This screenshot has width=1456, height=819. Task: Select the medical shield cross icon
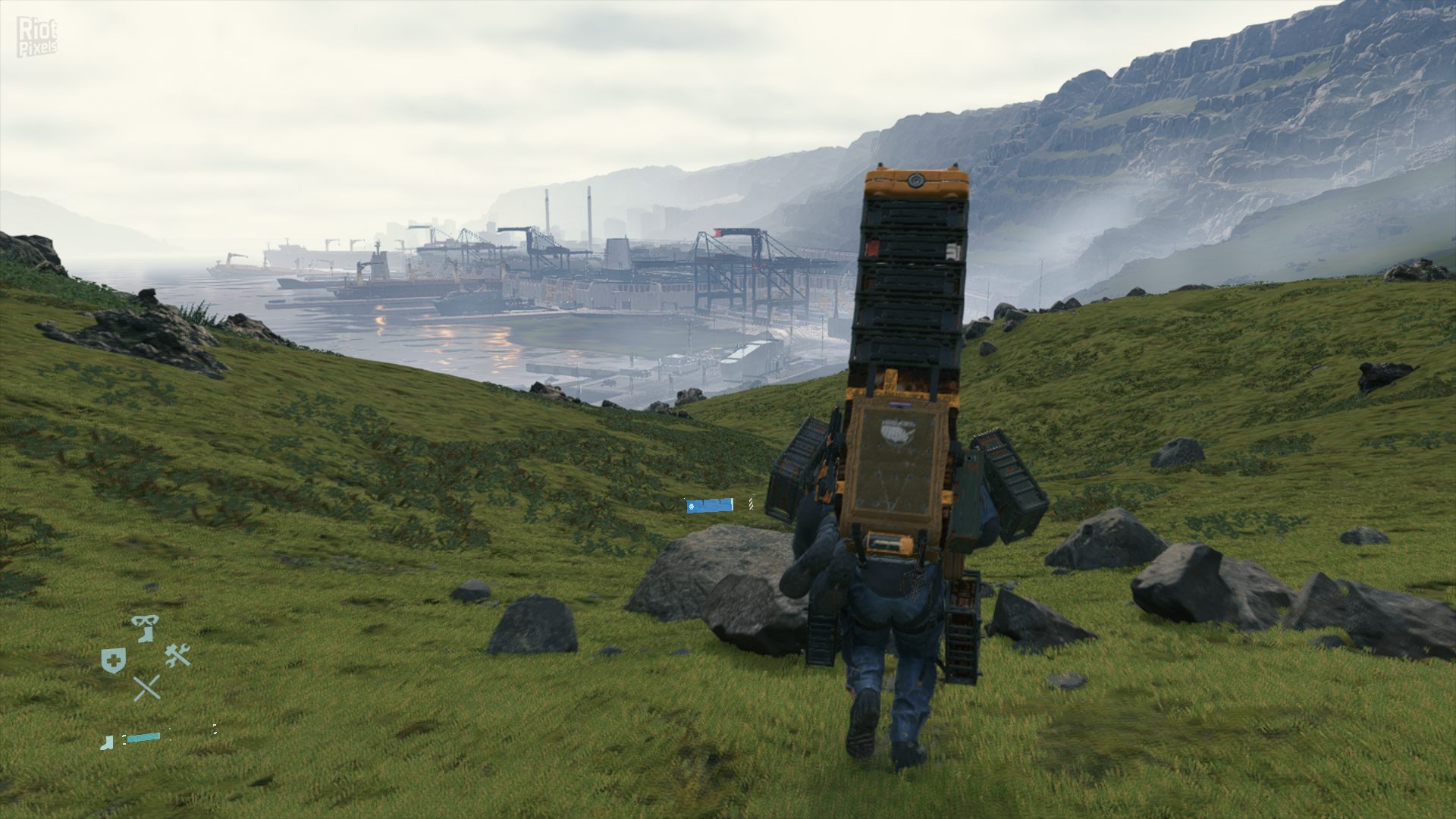tap(113, 661)
